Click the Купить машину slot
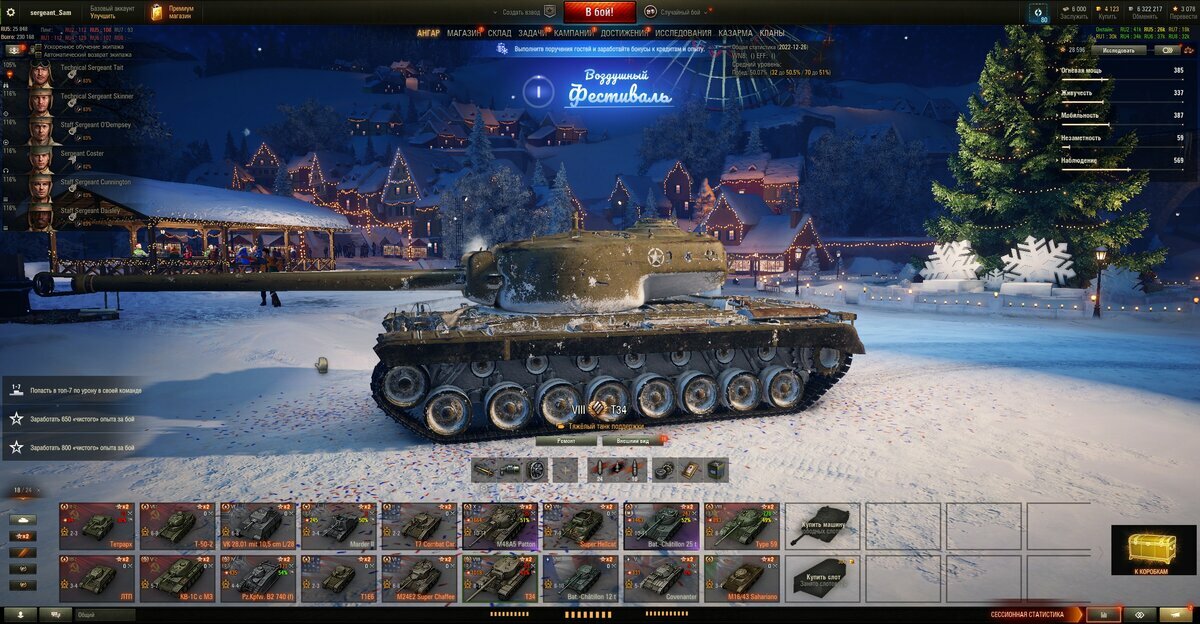1200x624 pixels. click(822, 526)
